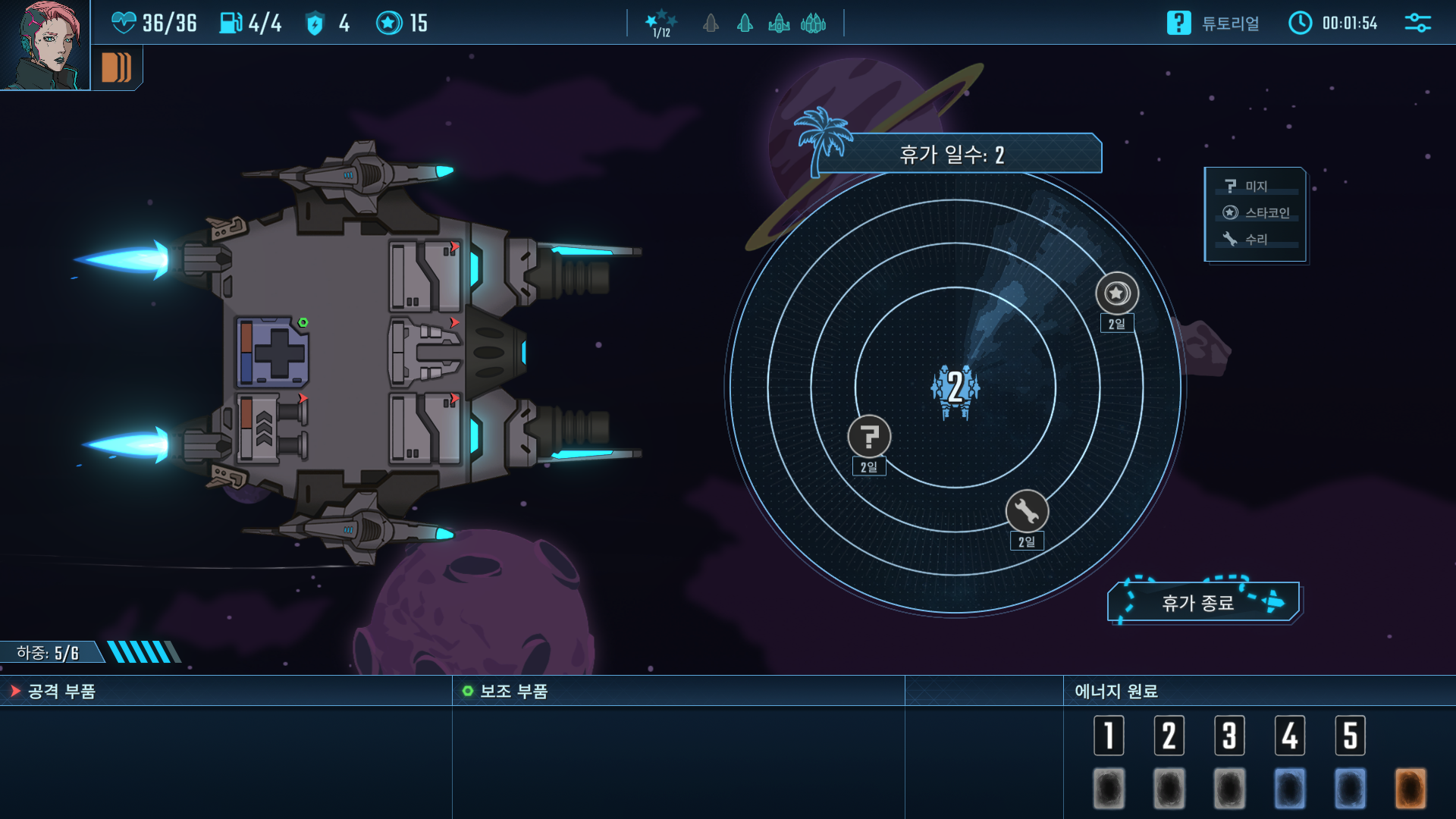Select energy fuel number 5 tile

pyautogui.click(x=1350, y=735)
